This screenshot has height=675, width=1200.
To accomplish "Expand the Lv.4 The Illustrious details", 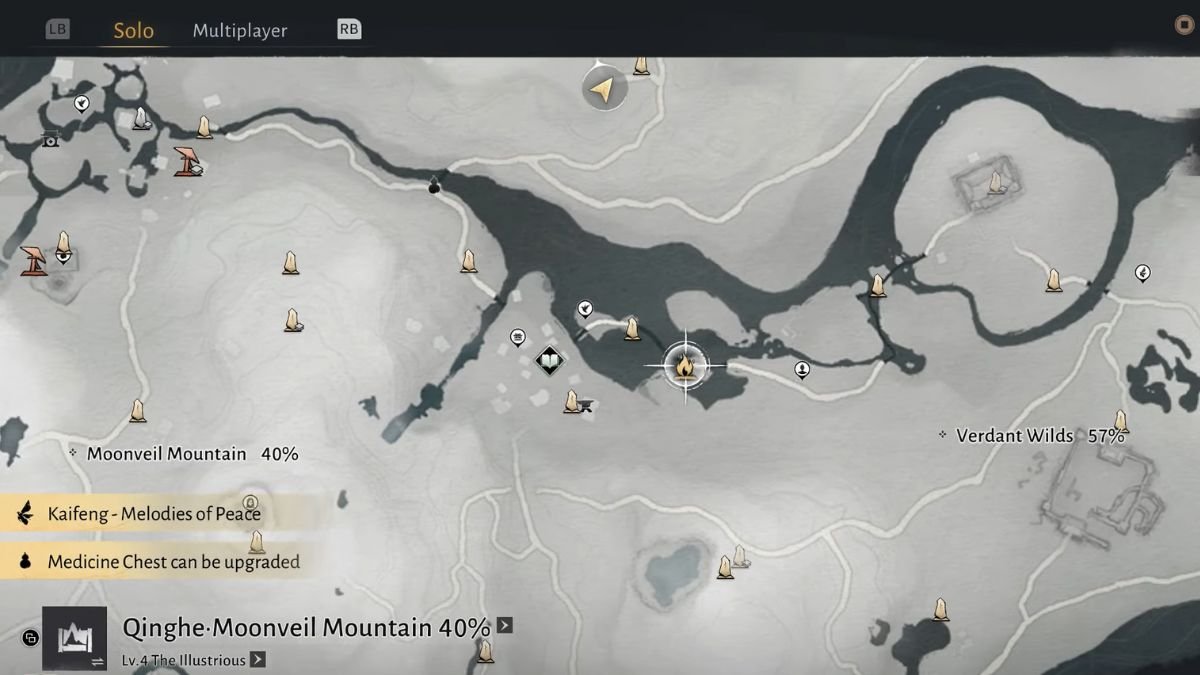I will pos(257,659).
